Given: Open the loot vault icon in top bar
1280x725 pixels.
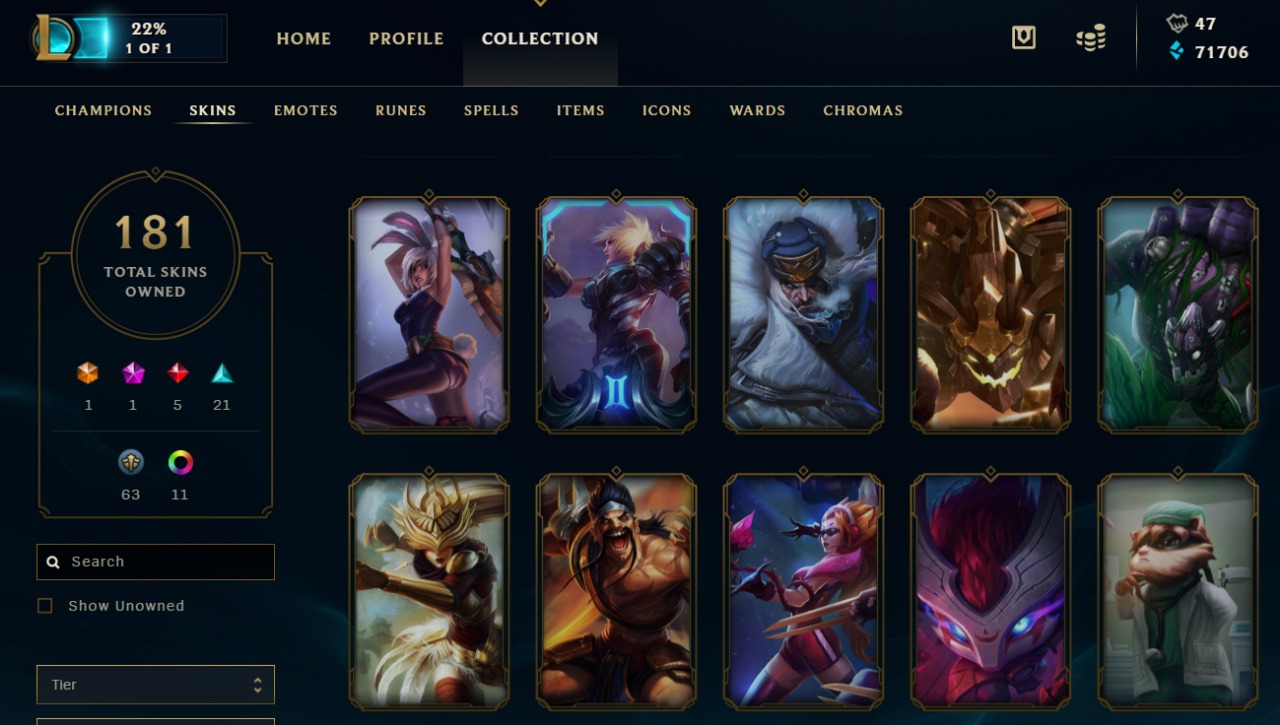Looking at the screenshot, I should point(1023,36).
